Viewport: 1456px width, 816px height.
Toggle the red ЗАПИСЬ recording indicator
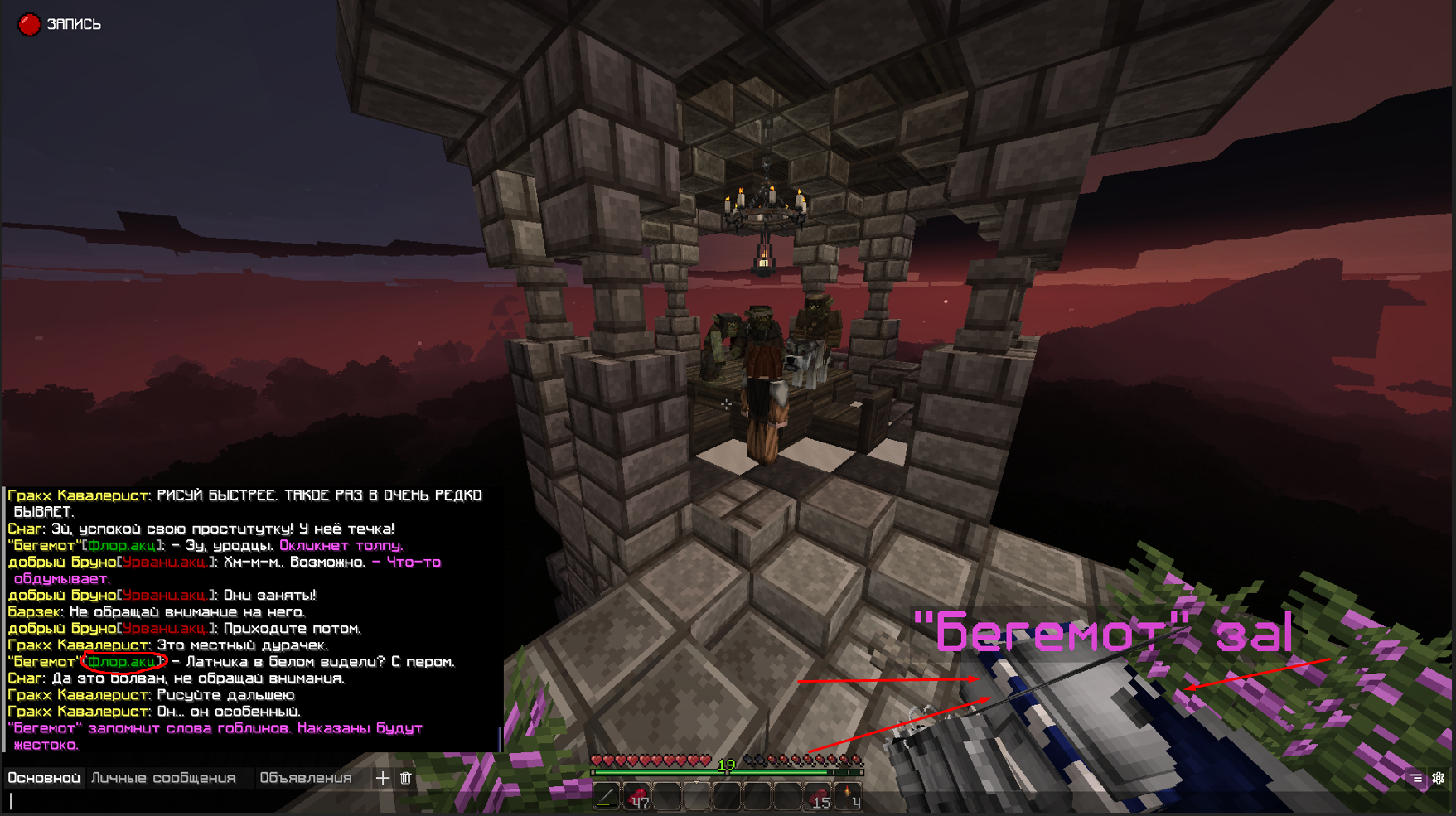point(29,24)
